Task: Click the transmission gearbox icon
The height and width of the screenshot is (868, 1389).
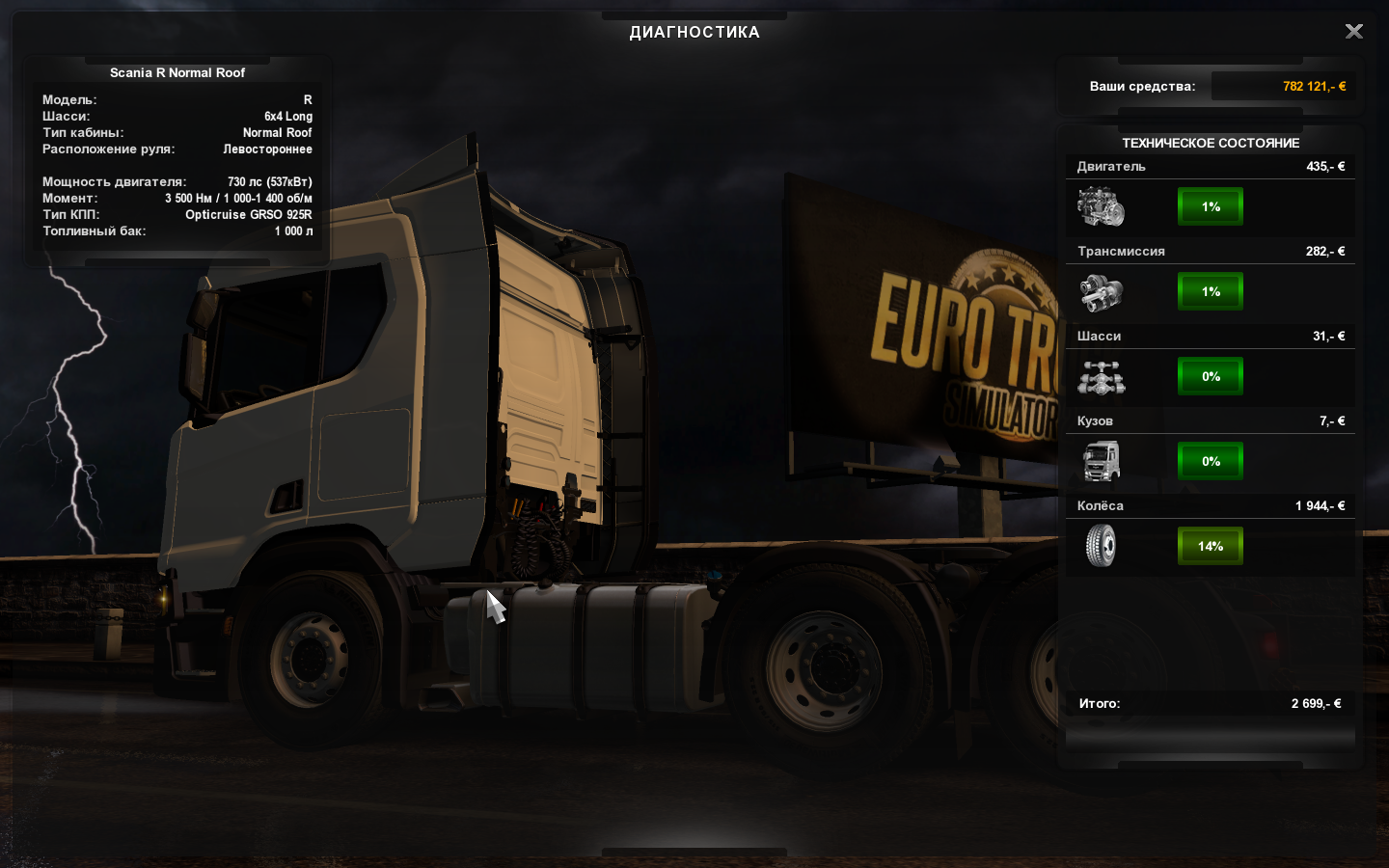Action: pyautogui.click(x=1101, y=292)
